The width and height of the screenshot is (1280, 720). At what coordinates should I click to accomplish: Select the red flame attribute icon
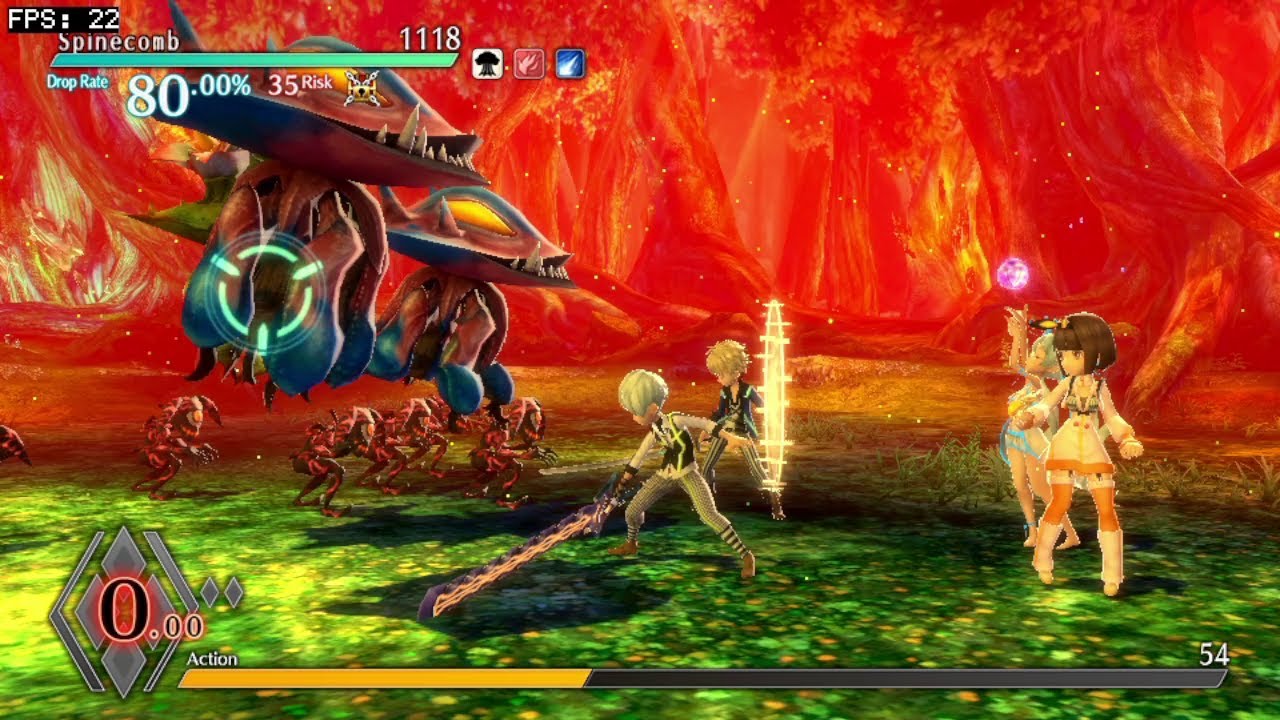[528, 63]
